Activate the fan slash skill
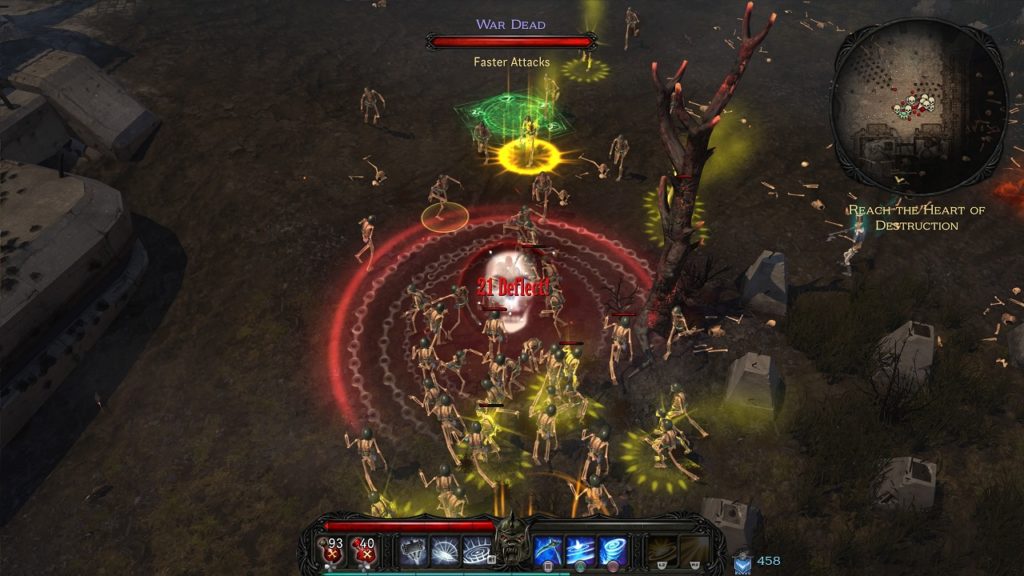 [446, 549]
